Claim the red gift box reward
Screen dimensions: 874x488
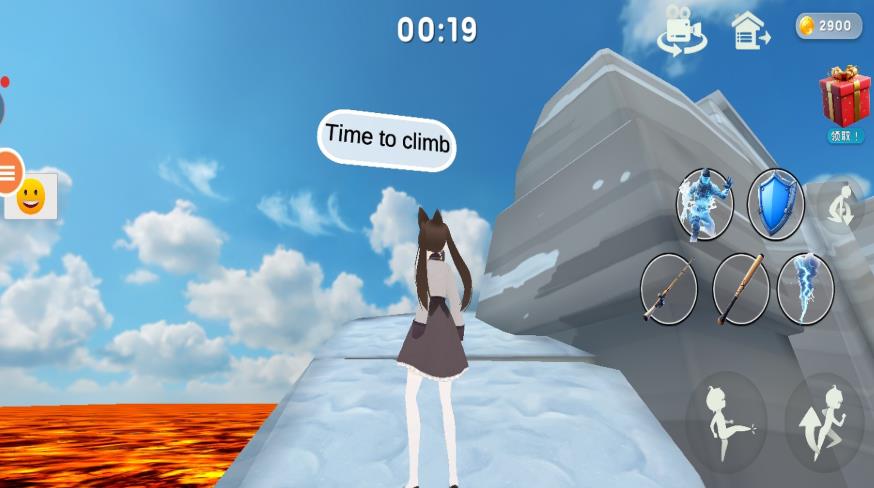[845, 100]
